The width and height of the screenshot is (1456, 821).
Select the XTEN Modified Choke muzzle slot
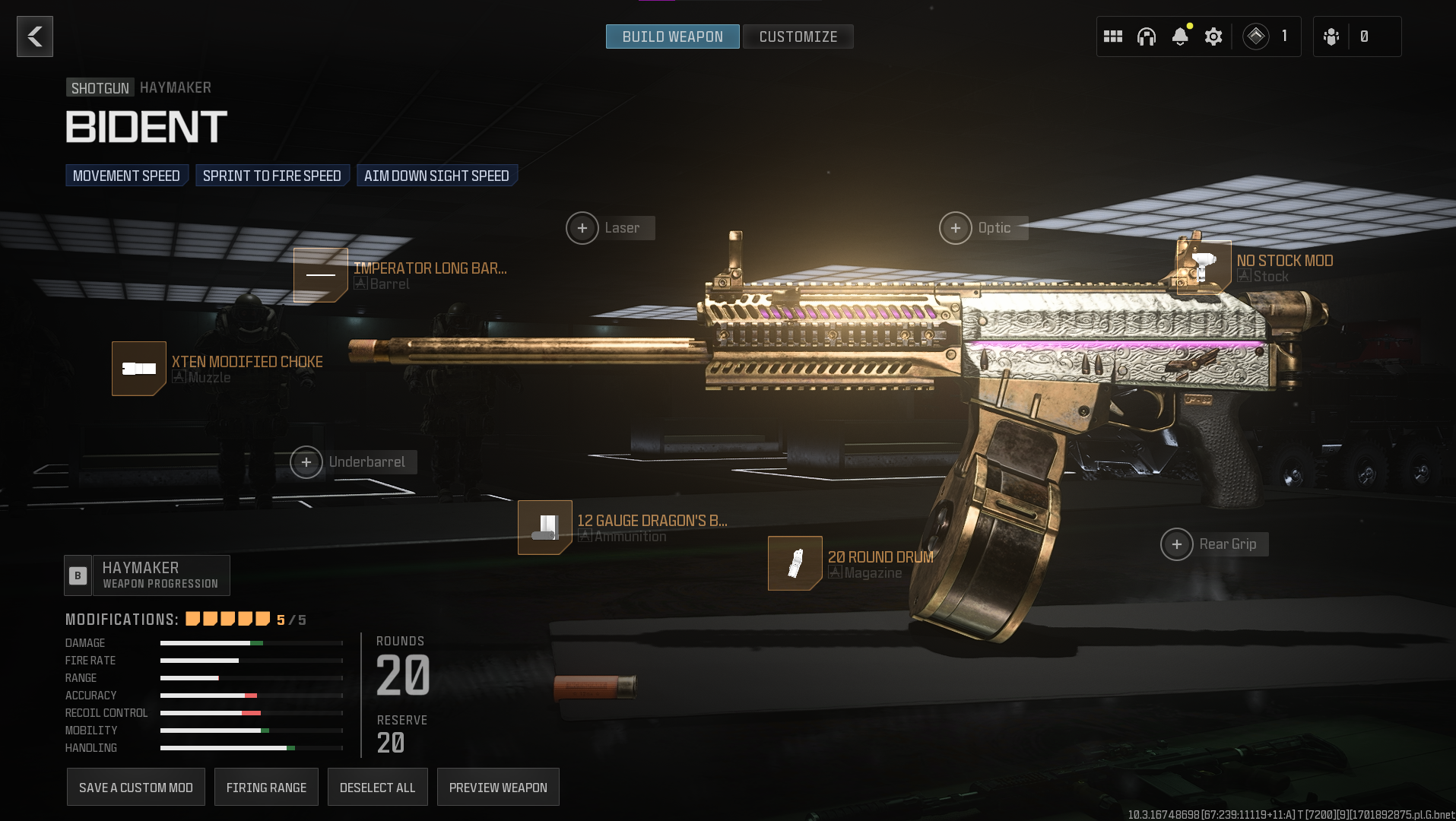[x=139, y=369]
